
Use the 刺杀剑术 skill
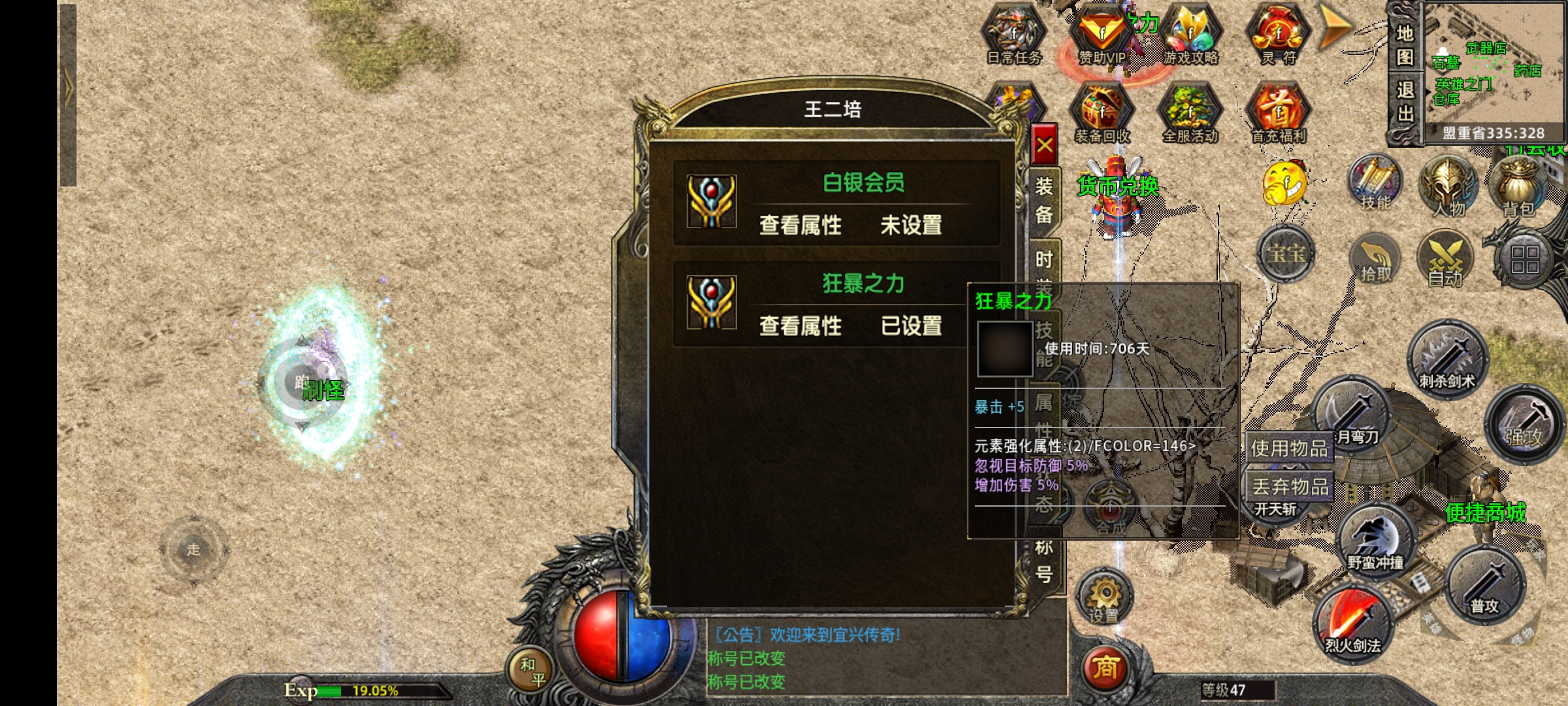(1446, 360)
